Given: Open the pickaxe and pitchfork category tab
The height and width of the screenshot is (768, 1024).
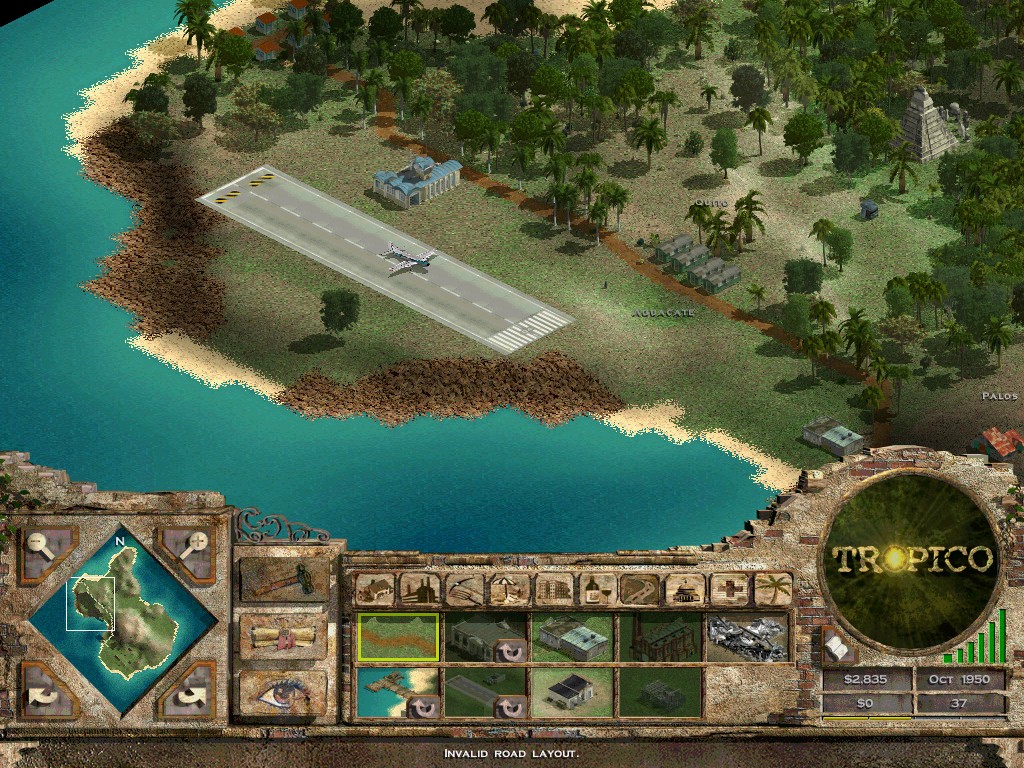Looking at the screenshot, I should tap(464, 589).
